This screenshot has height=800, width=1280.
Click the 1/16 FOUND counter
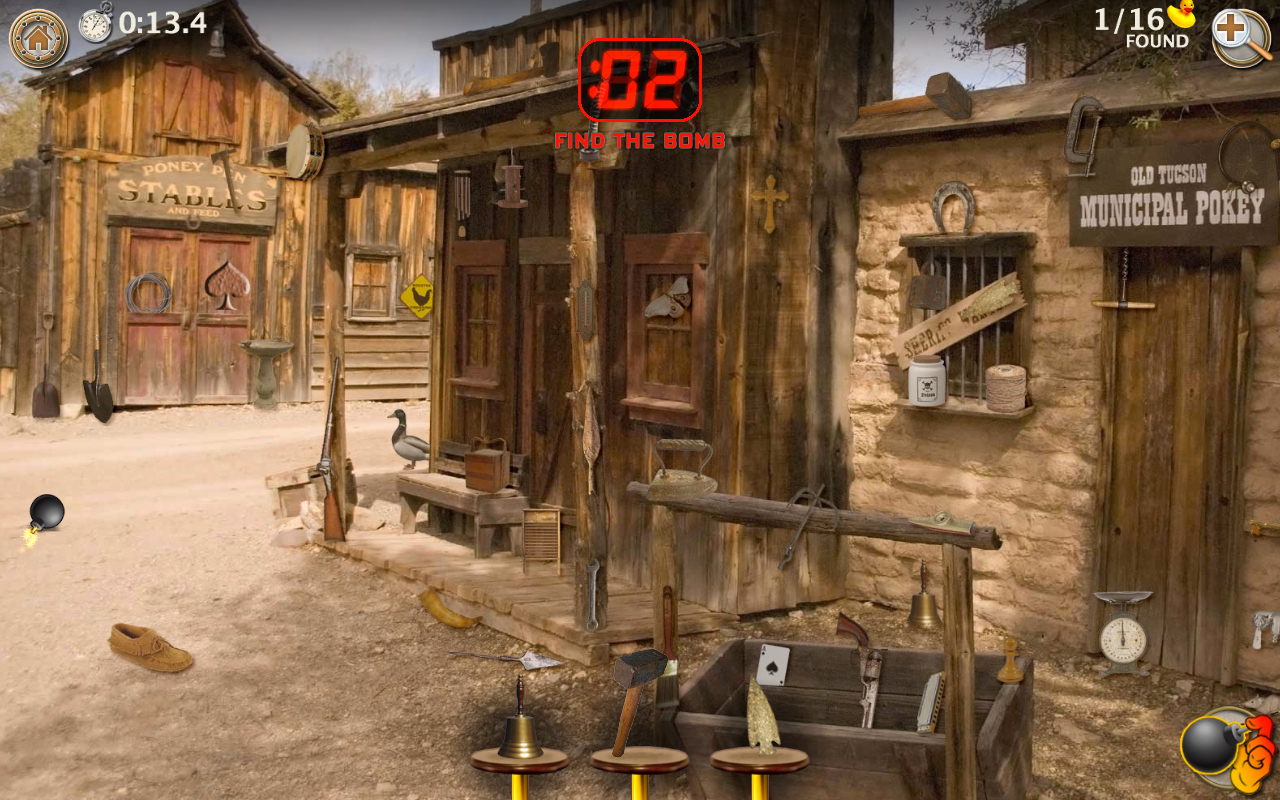tap(1130, 27)
